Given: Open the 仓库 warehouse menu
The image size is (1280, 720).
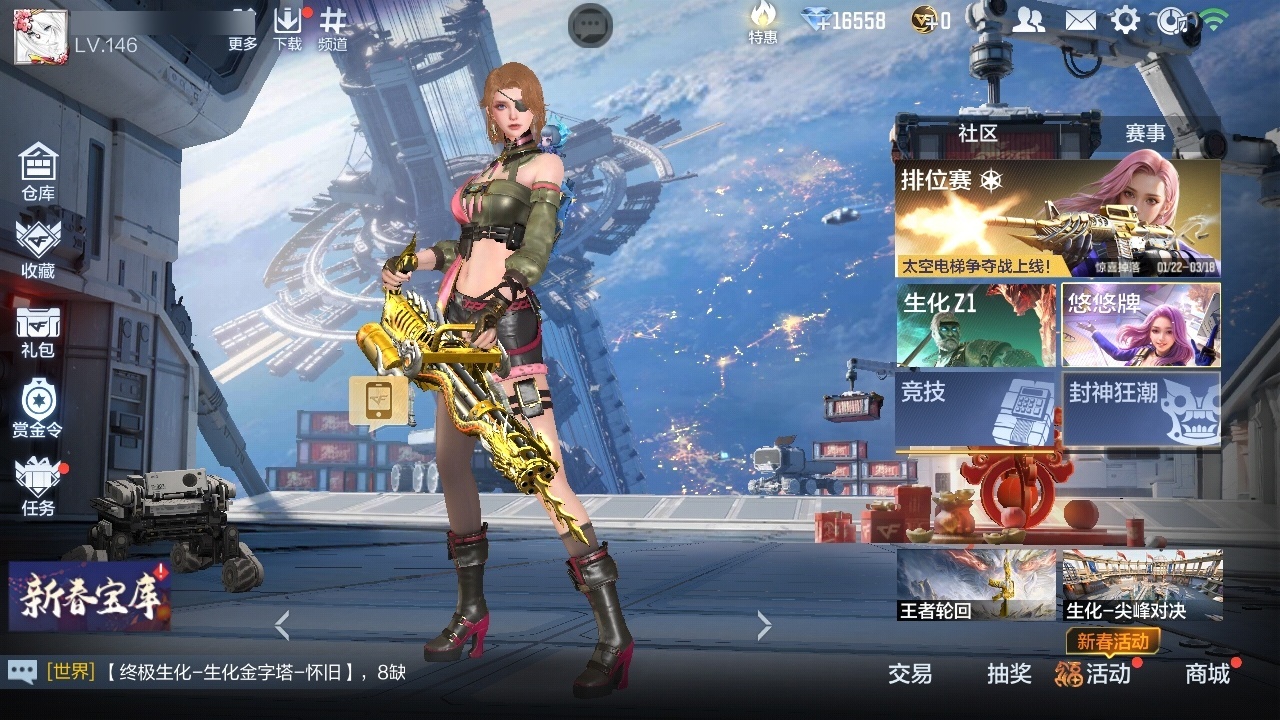Looking at the screenshot, I should (38, 172).
